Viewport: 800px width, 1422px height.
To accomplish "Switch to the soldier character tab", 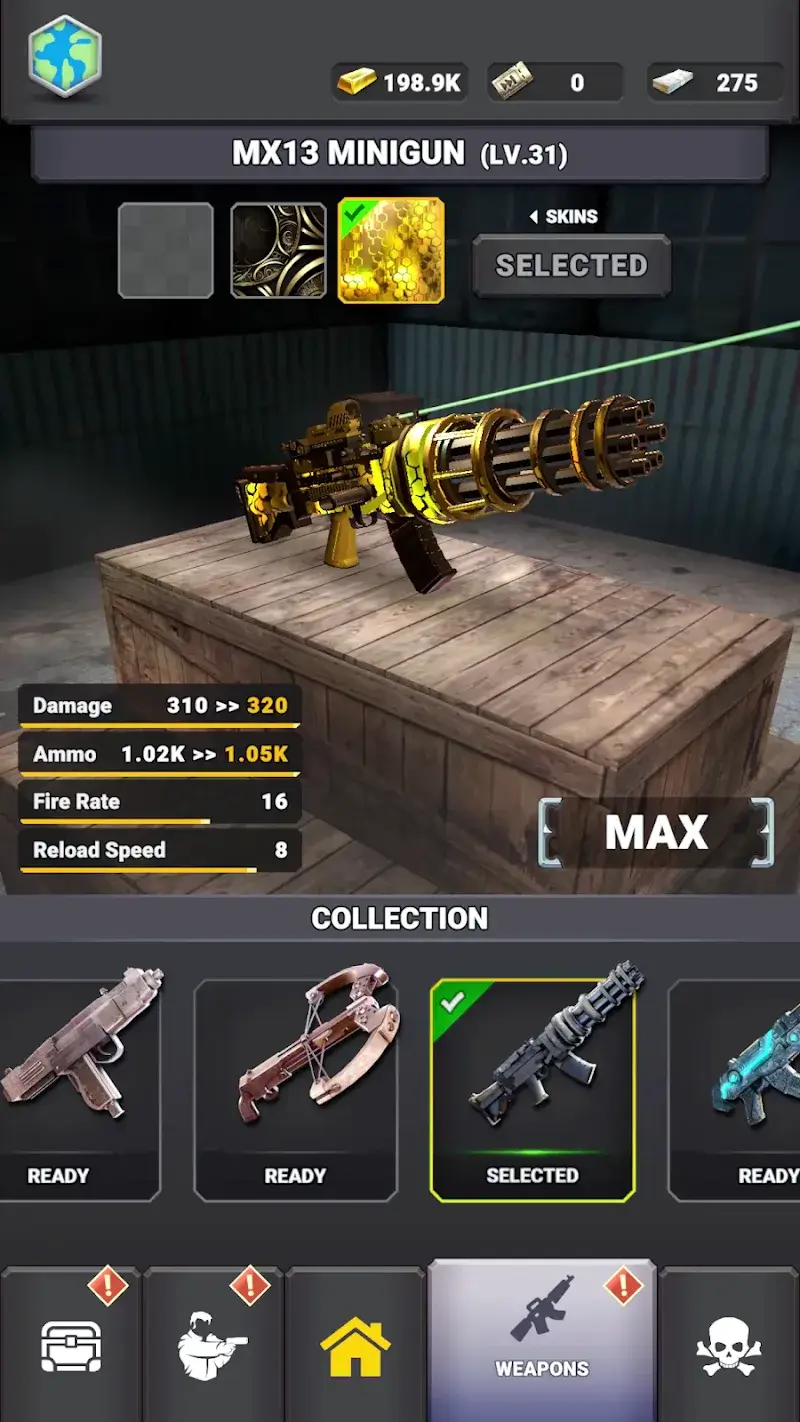I will pyautogui.click(x=212, y=1345).
